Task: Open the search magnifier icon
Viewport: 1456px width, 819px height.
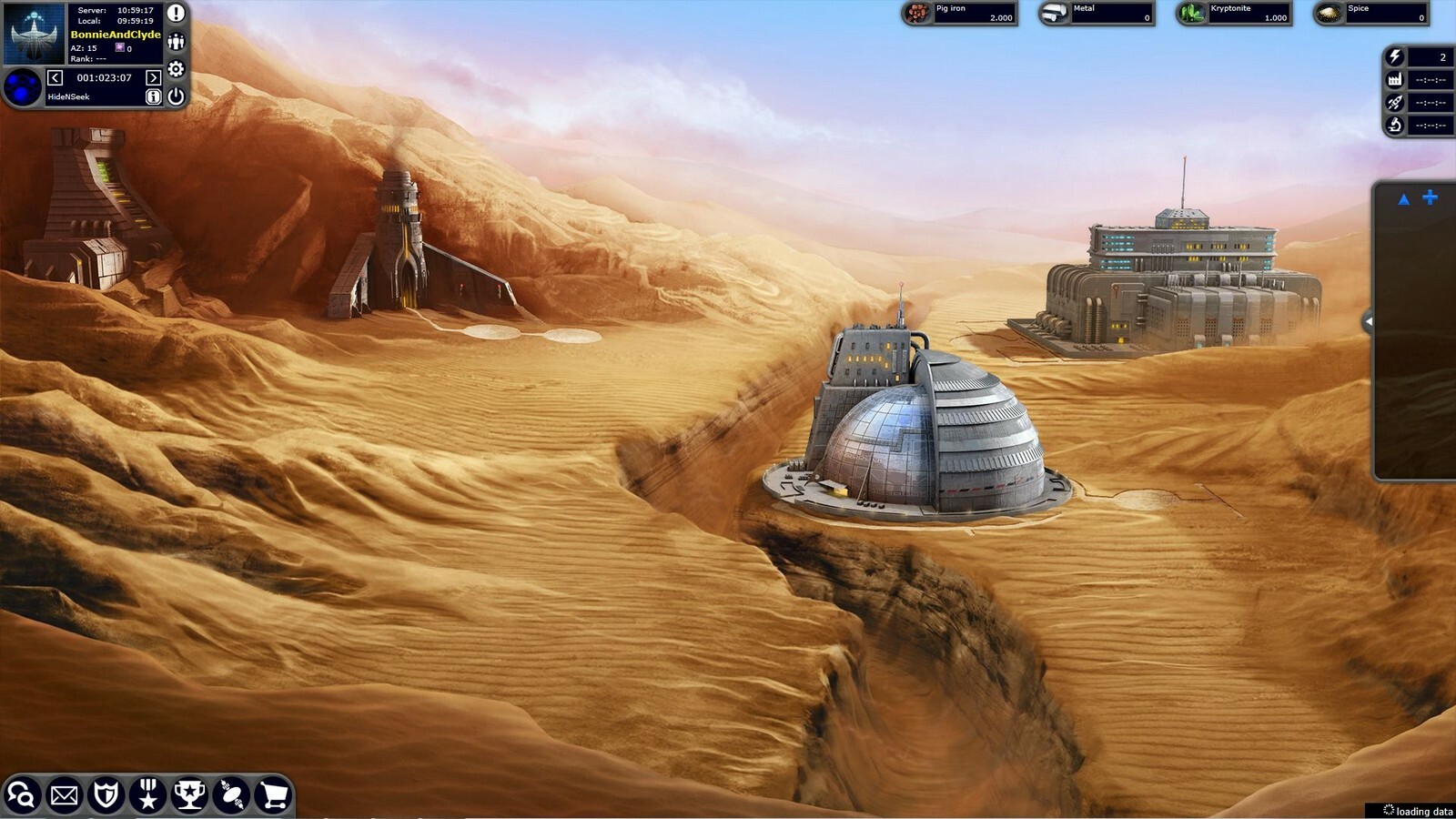Action: [x=23, y=797]
